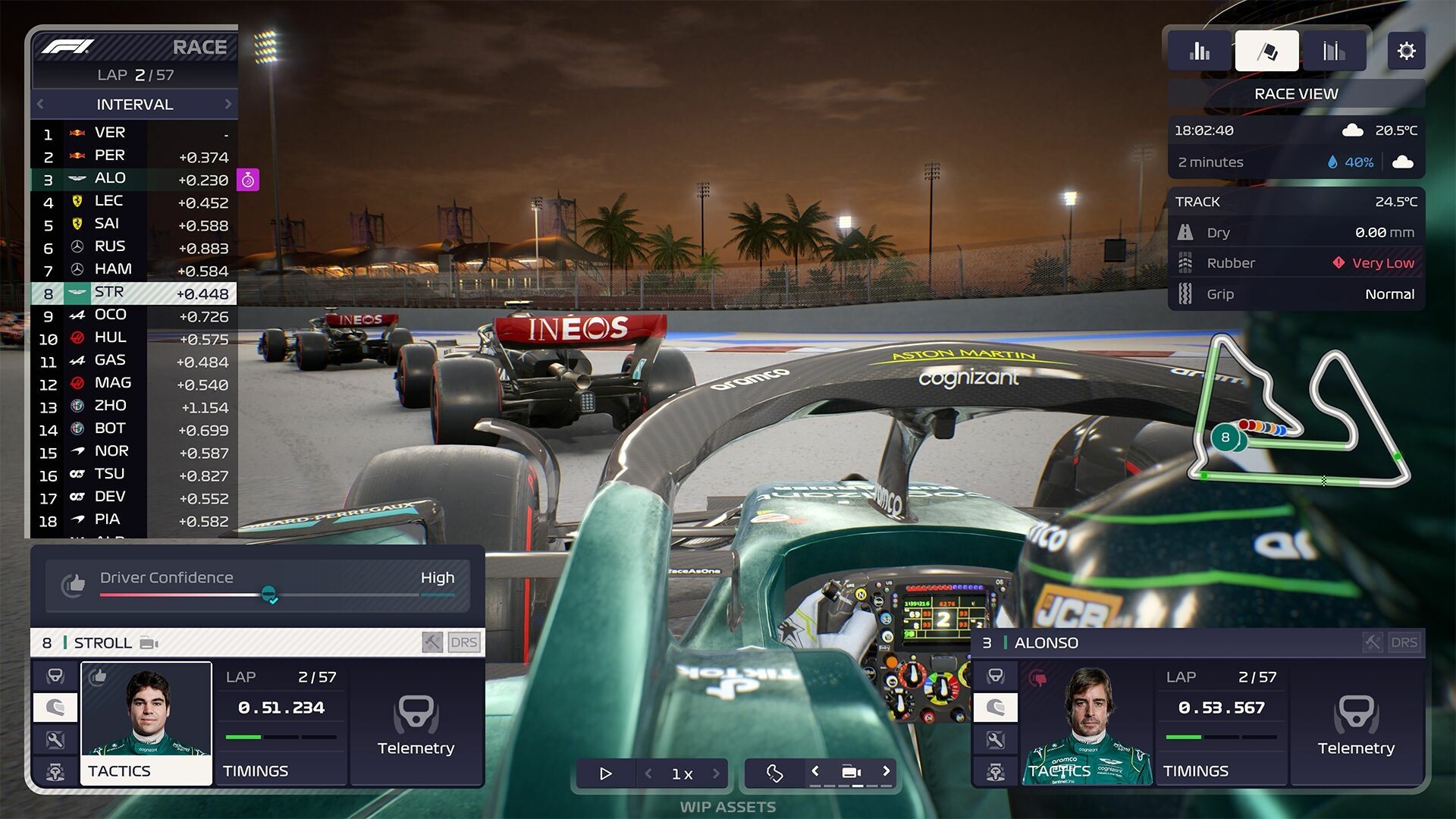Open the standings bar chart icon
The image size is (1456, 819).
point(1198,49)
